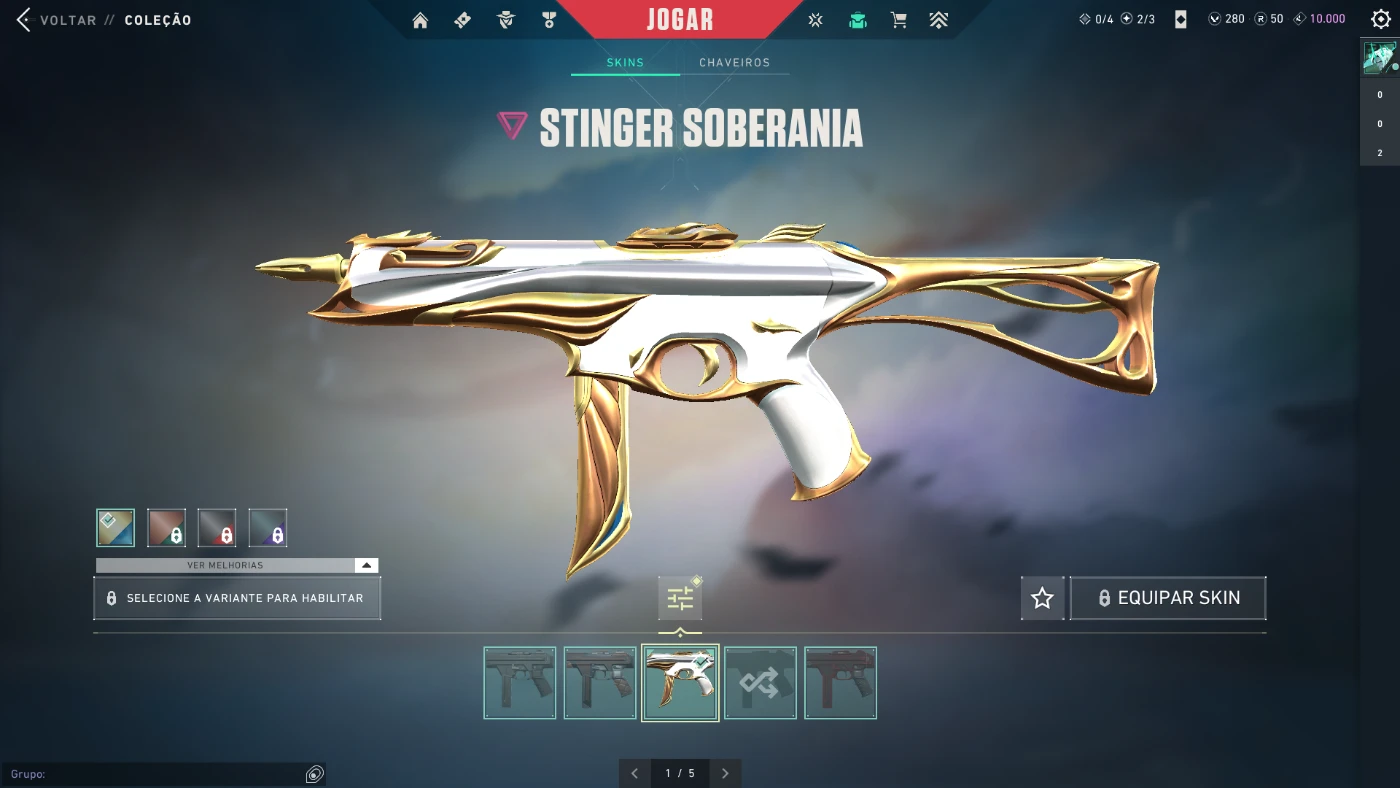Click the red JOGAR button
The height and width of the screenshot is (788, 1400).
coord(680,20)
